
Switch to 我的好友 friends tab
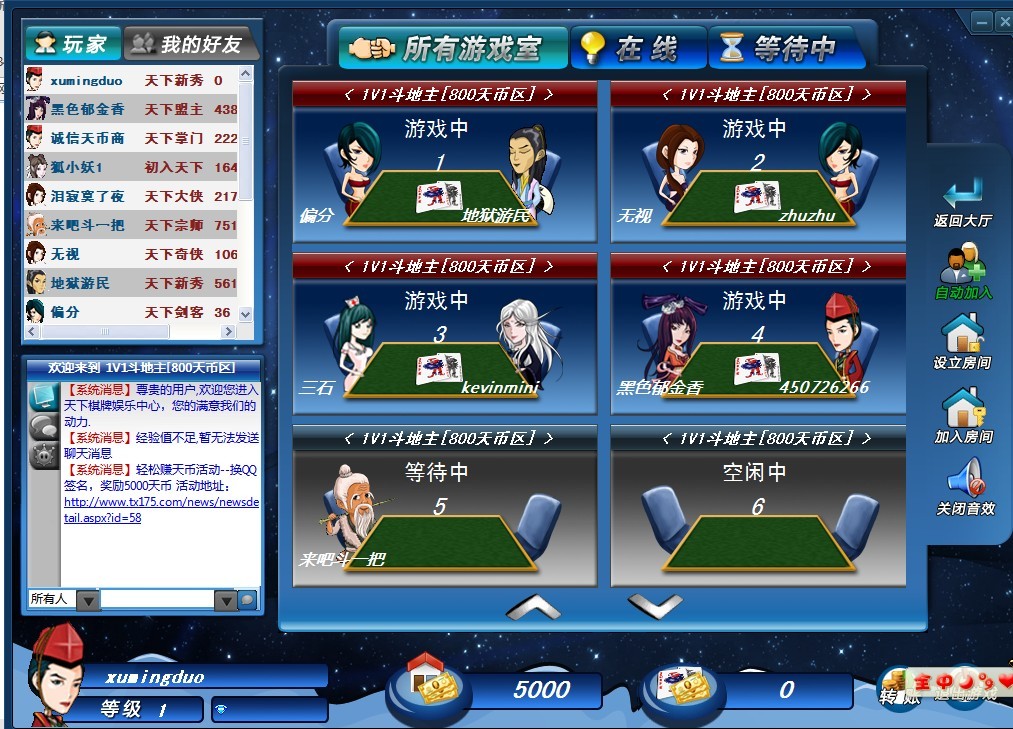point(189,44)
